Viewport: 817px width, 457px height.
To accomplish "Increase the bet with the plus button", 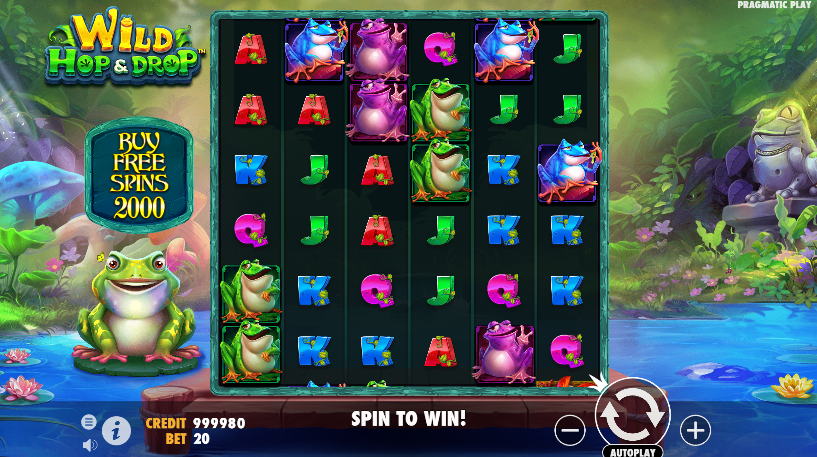I will [695, 430].
